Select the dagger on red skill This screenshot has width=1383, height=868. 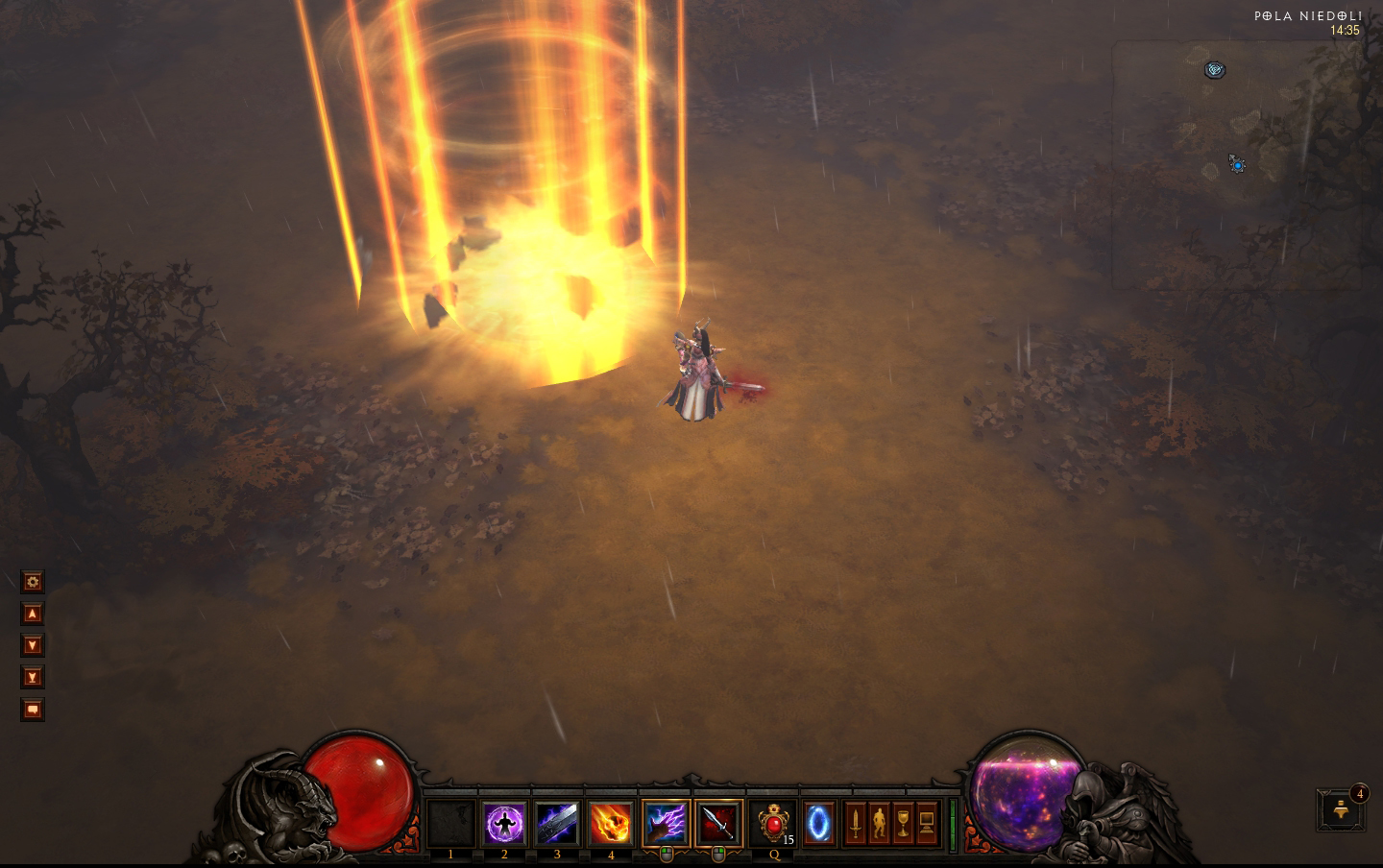718,823
